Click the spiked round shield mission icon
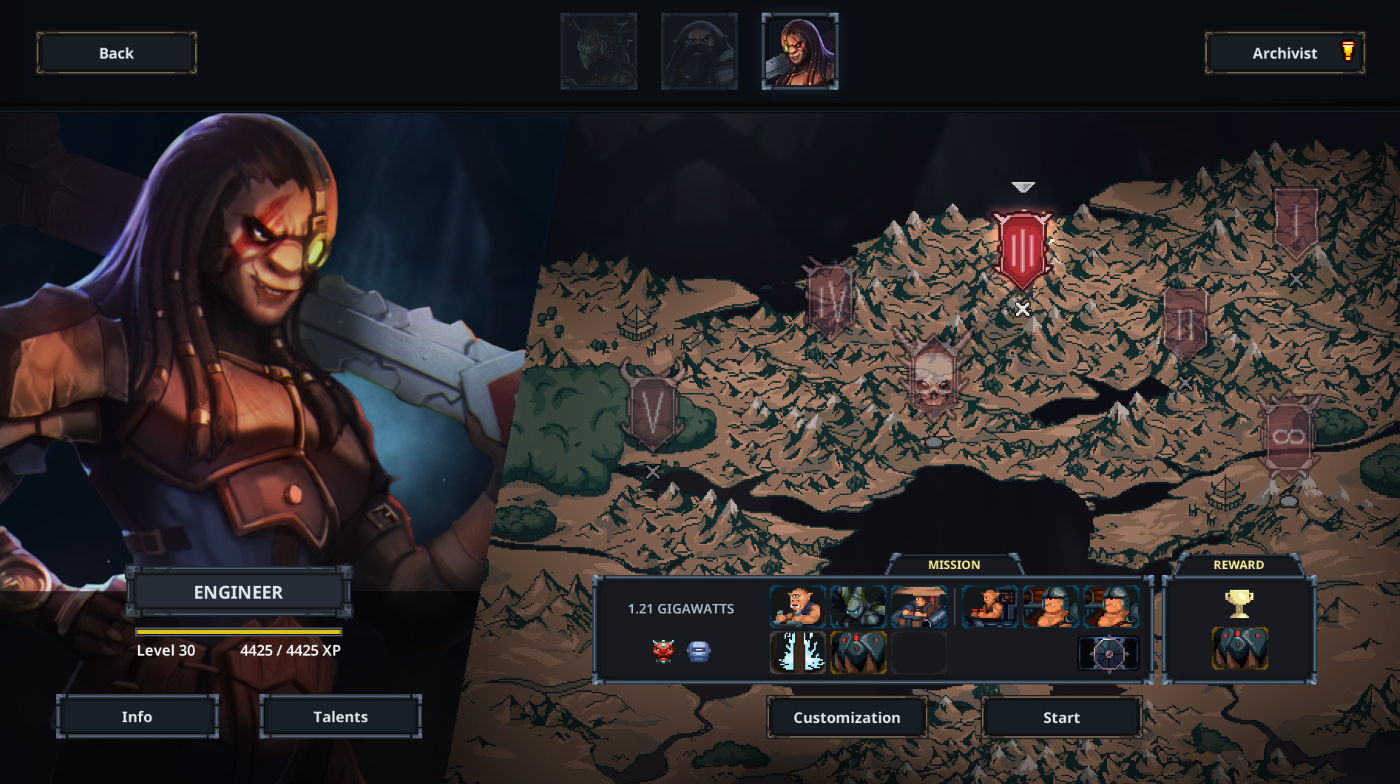This screenshot has height=784, width=1400. coord(1108,653)
